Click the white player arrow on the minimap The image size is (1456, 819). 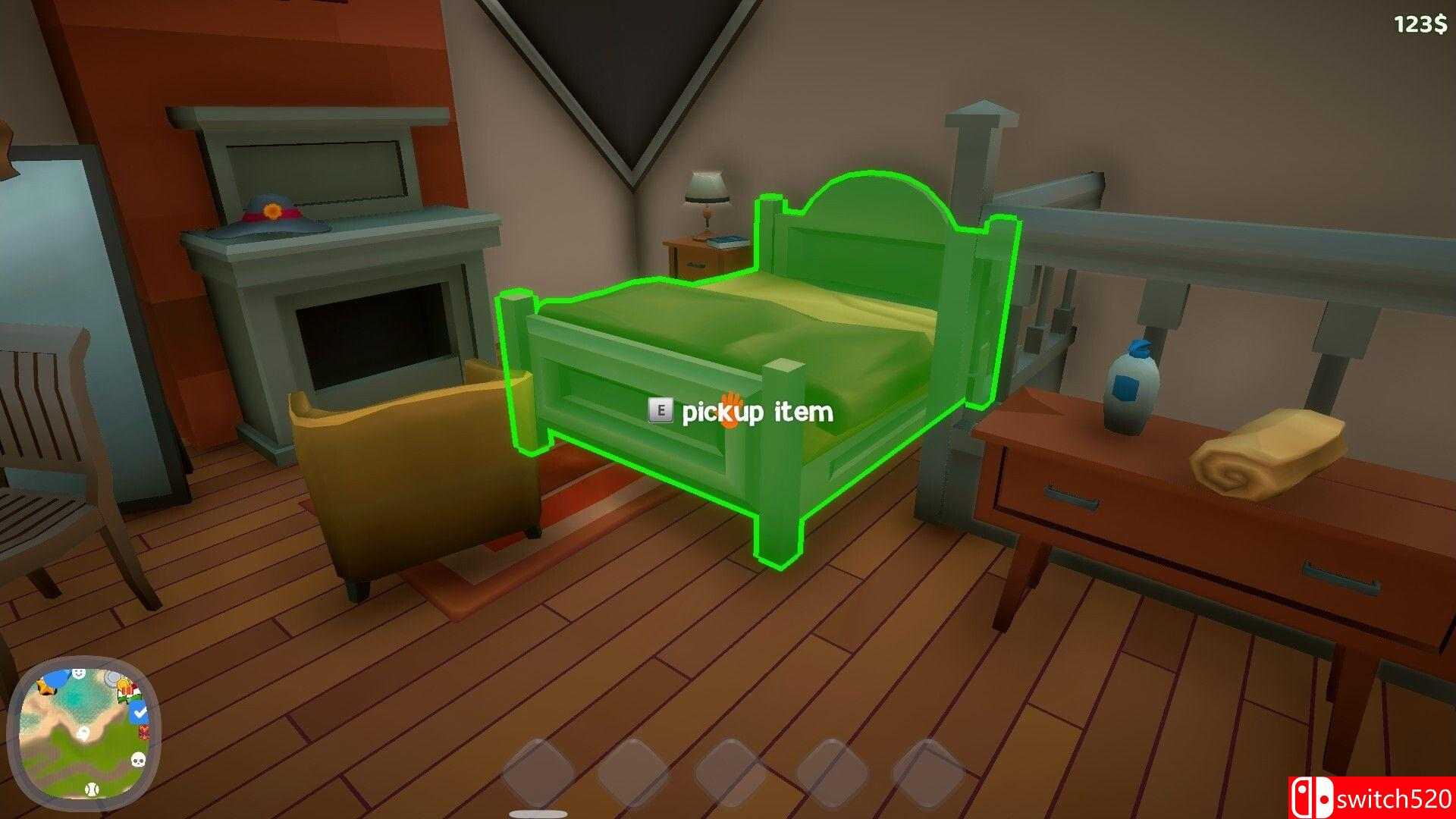click(83, 733)
